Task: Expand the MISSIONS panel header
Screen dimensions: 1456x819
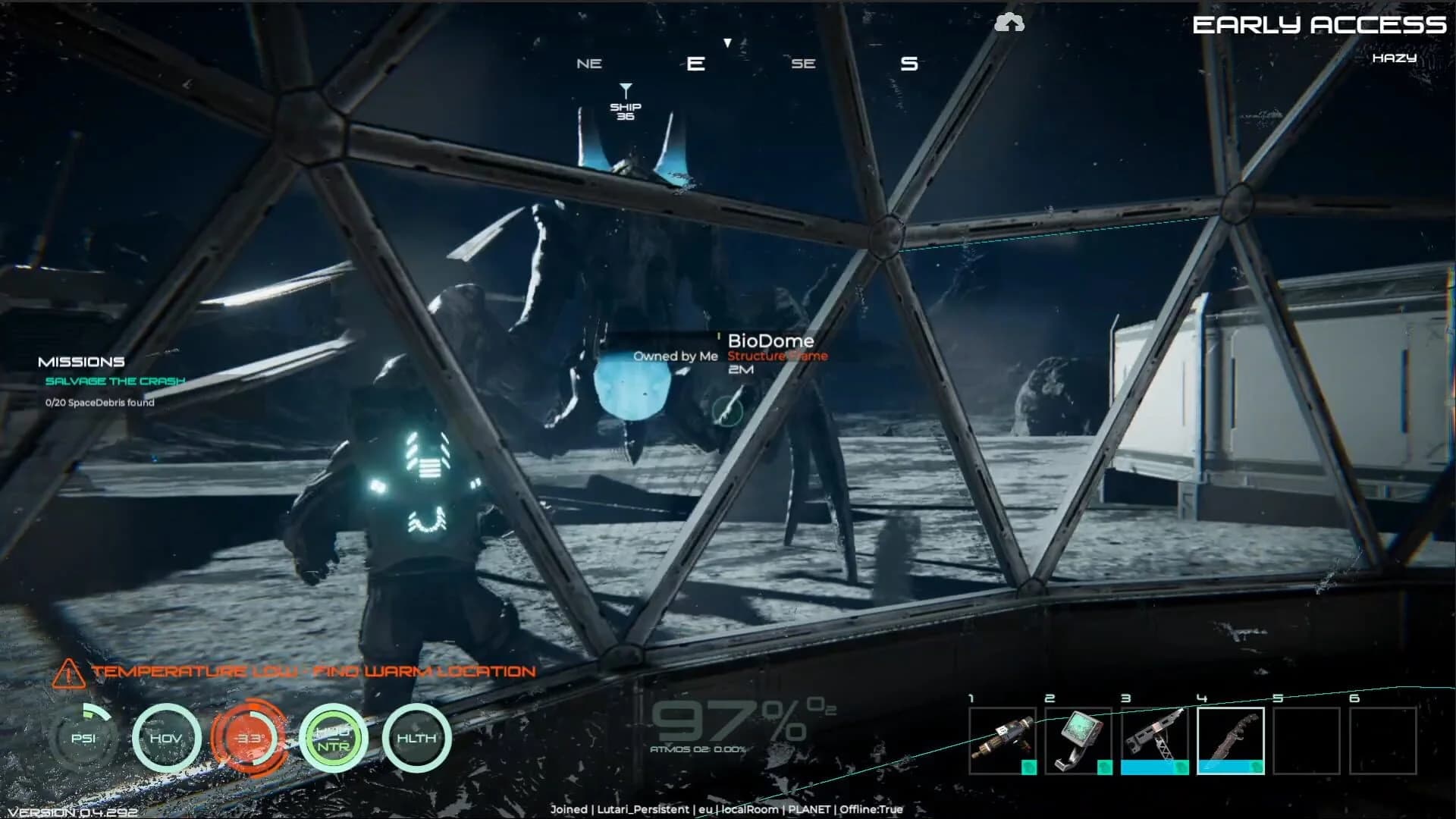Action: [x=82, y=362]
